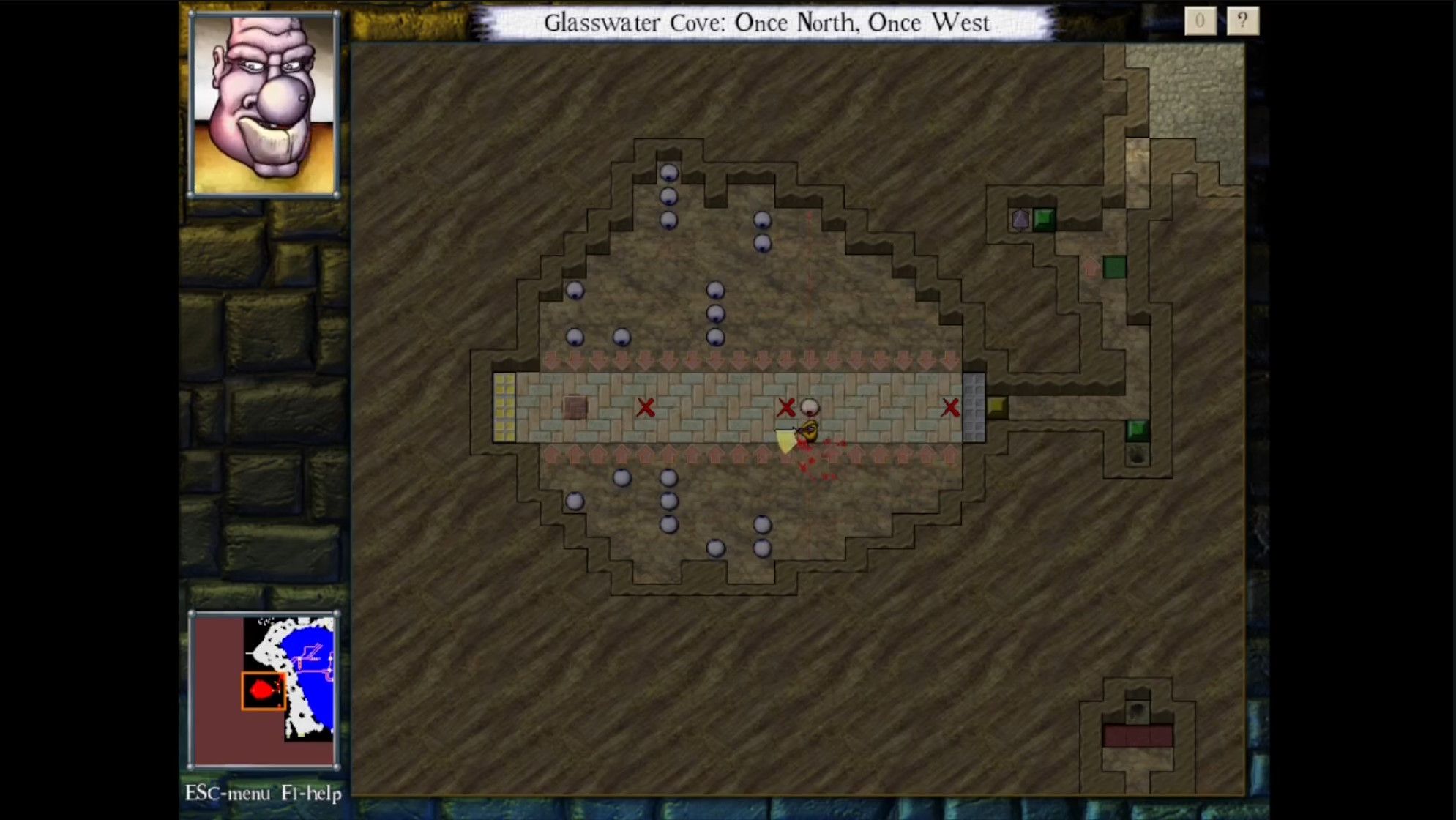
Task: Click the greyed "0" button
Action: (x=1200, y=22)
